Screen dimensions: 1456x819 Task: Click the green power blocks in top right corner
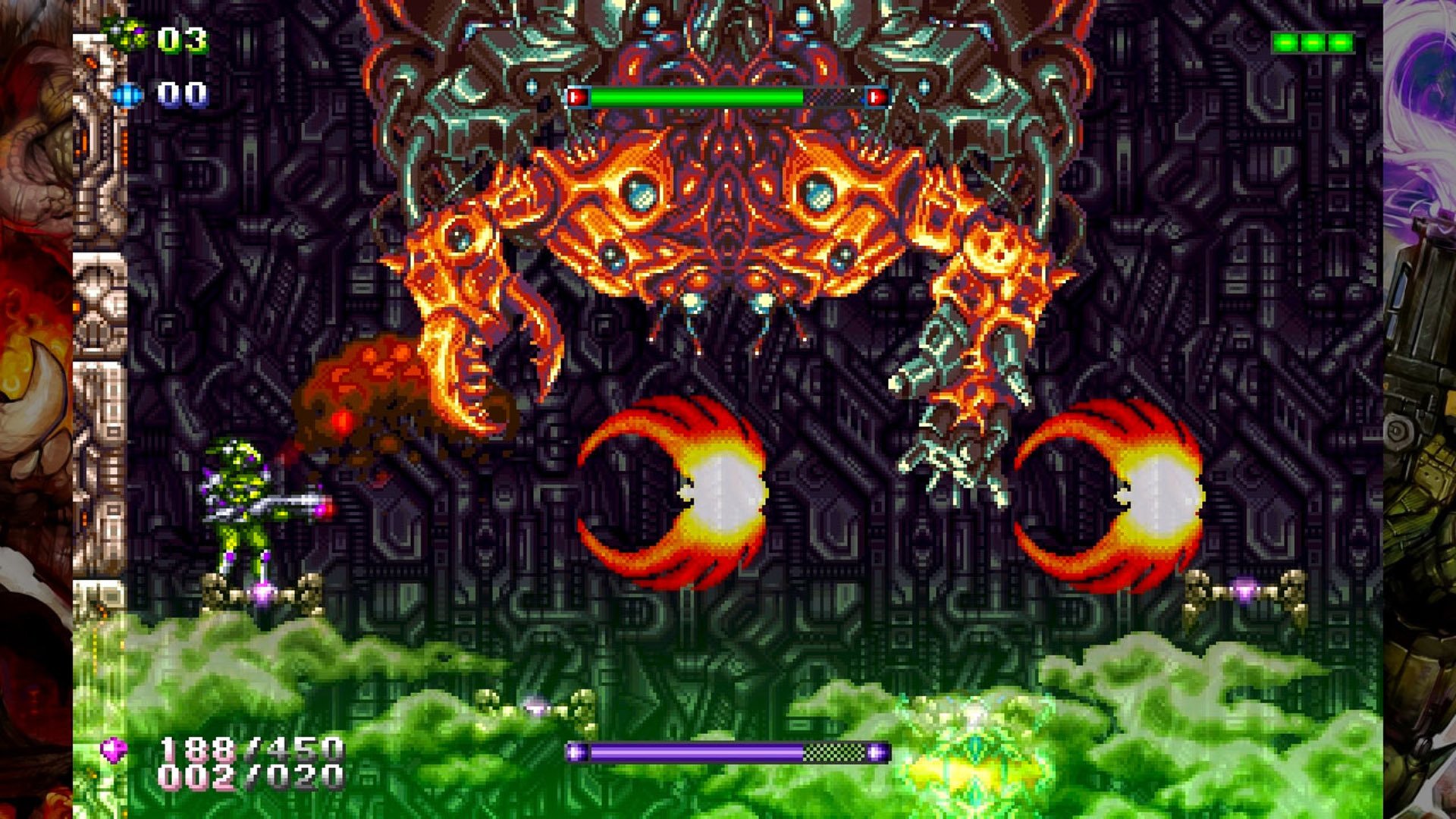[1313, 42]
